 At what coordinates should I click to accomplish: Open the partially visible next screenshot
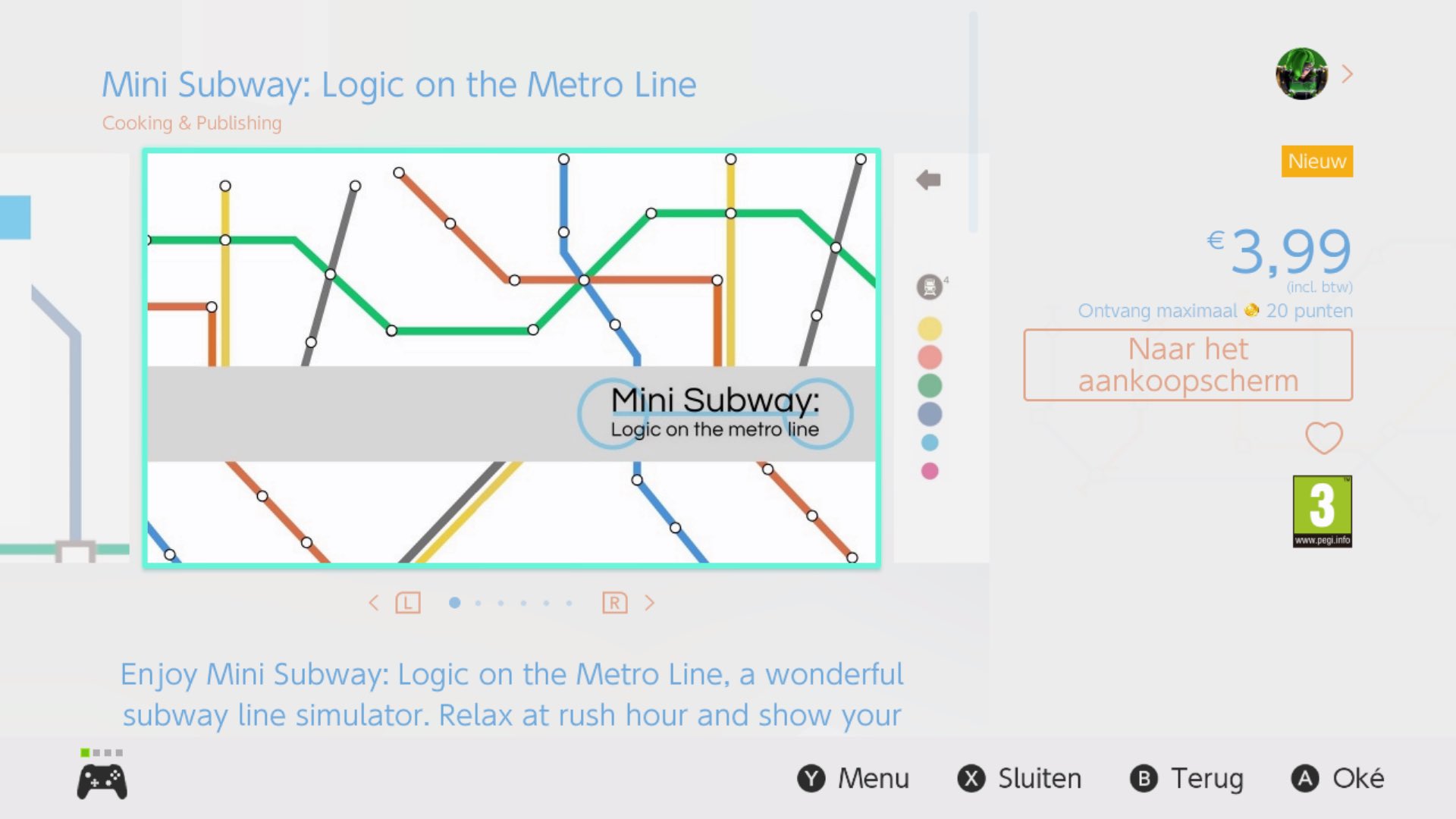940,358
